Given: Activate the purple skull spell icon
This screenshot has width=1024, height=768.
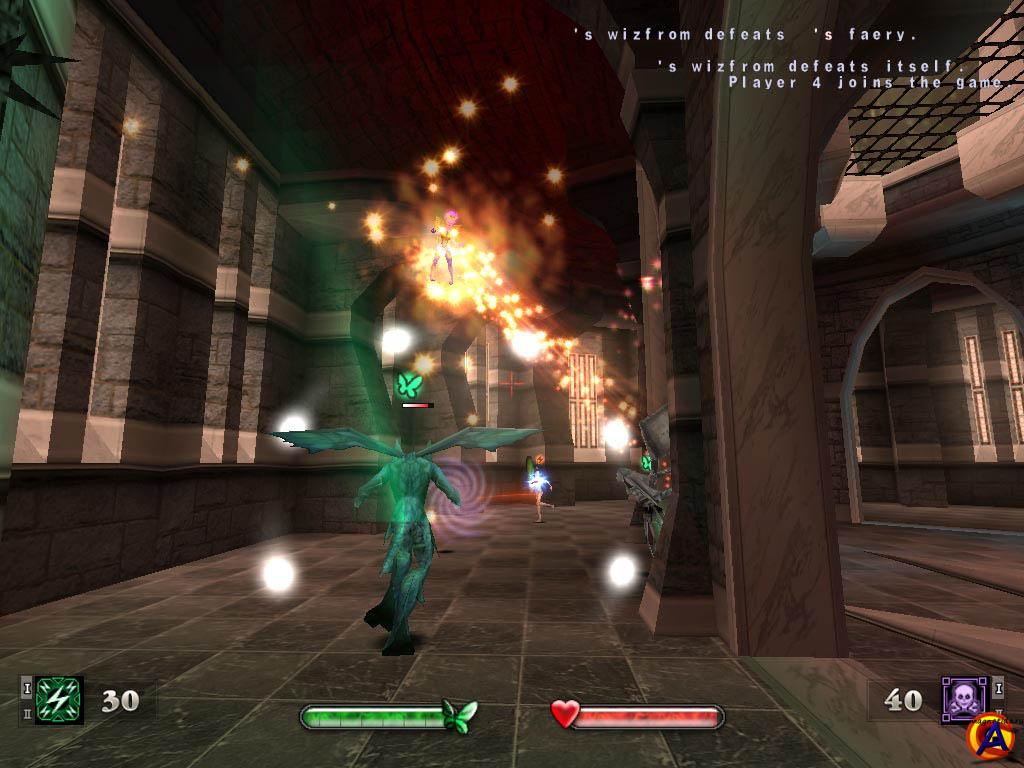Looking at the screenshot, I should pos(963,699).
